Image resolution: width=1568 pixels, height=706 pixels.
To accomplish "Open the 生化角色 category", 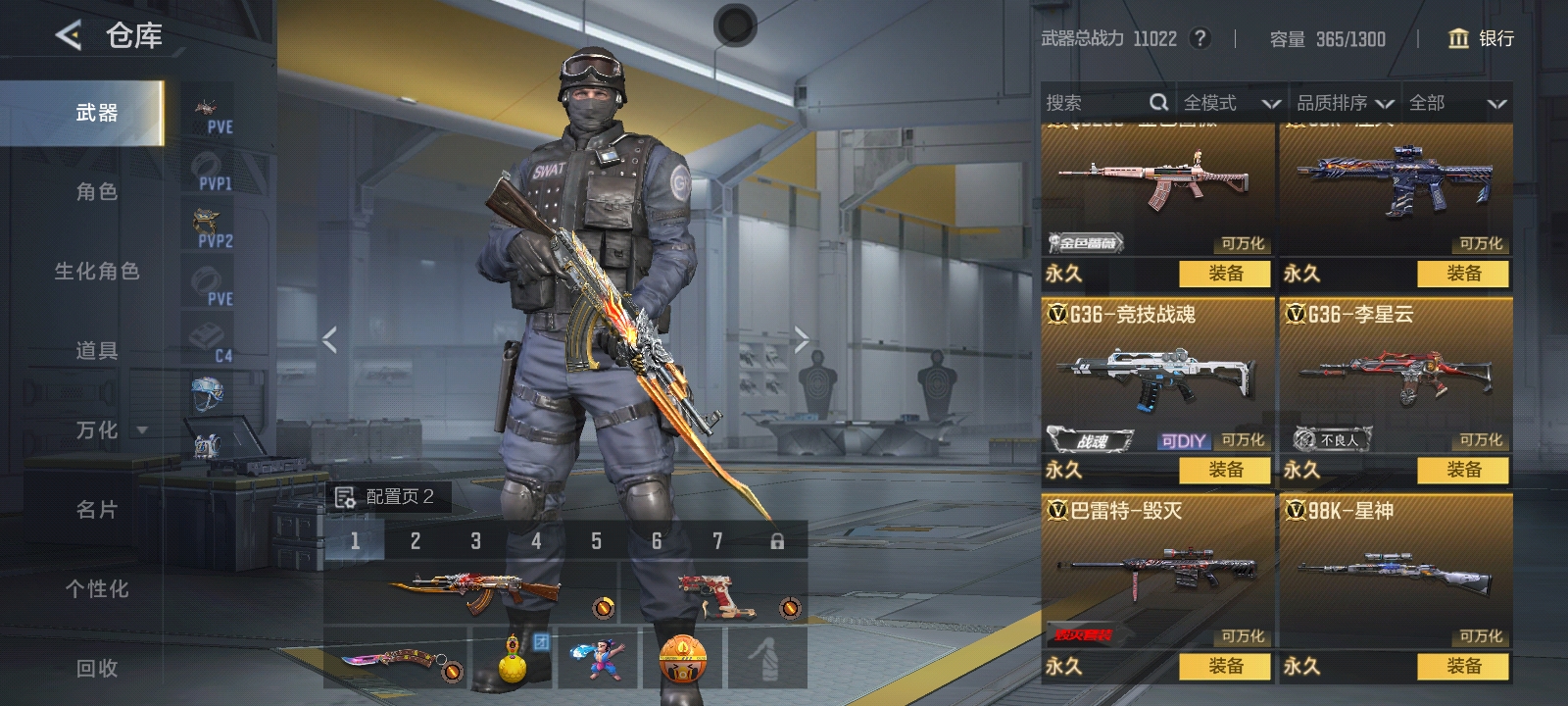I will [96, 271].
